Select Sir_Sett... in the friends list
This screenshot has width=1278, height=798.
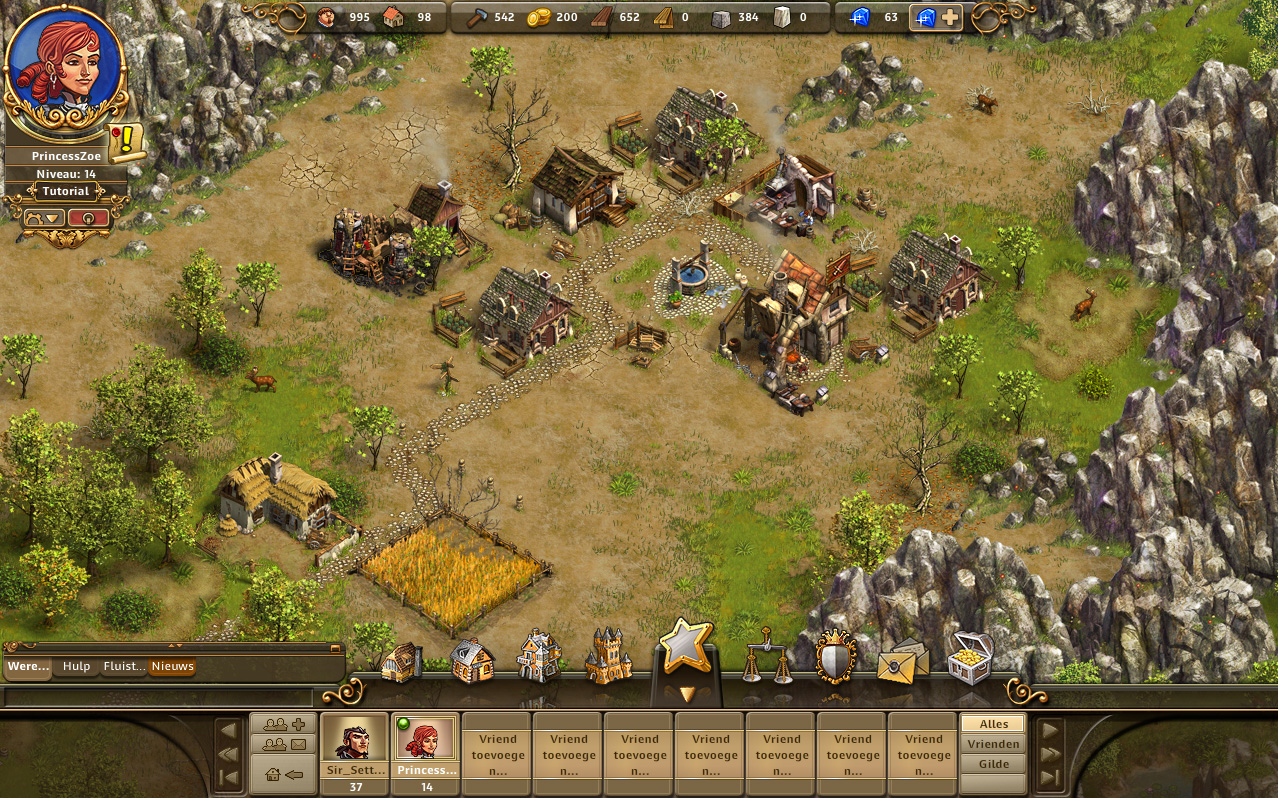(x=354, y=745)
